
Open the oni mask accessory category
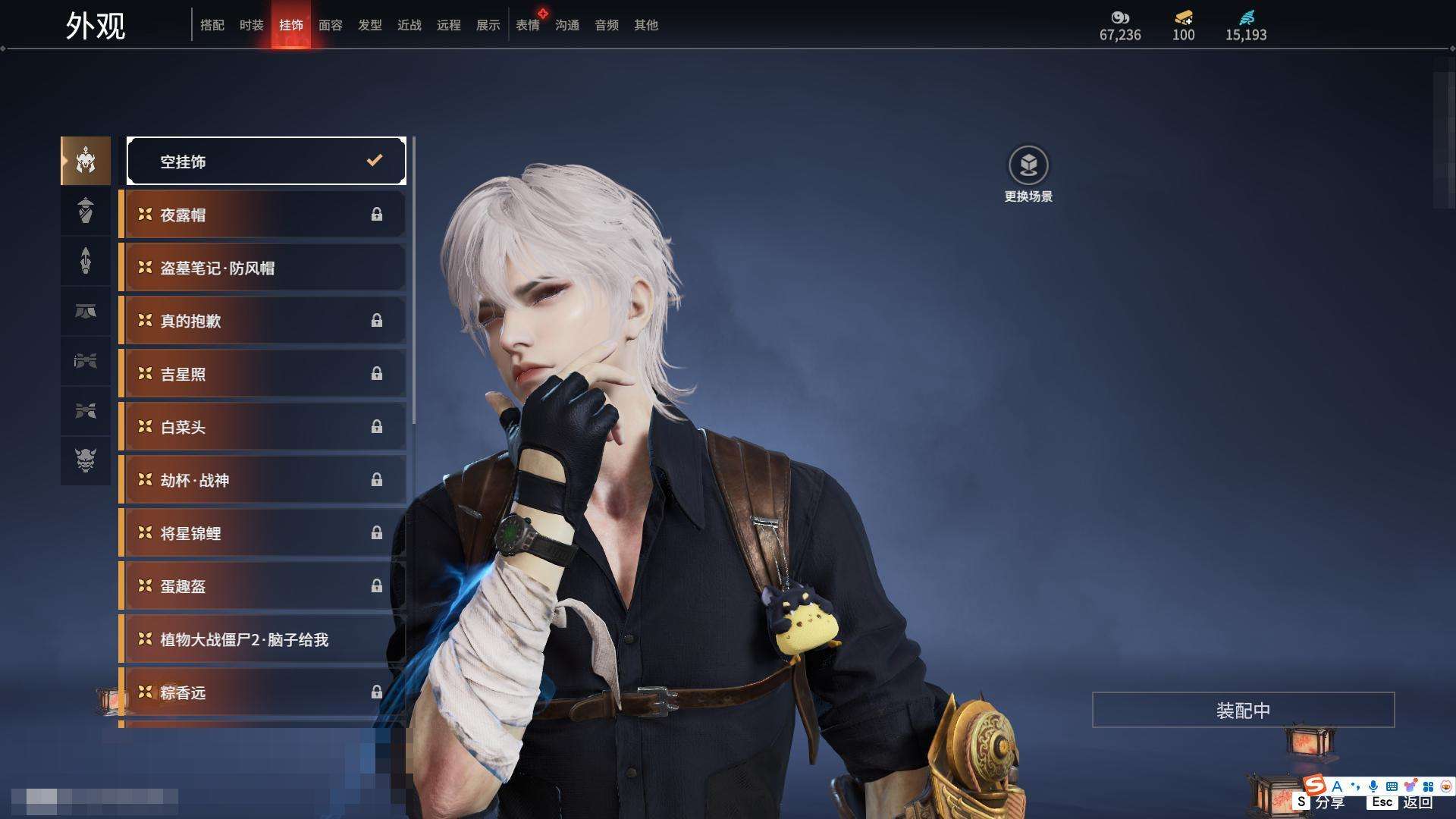click(86, 460)
